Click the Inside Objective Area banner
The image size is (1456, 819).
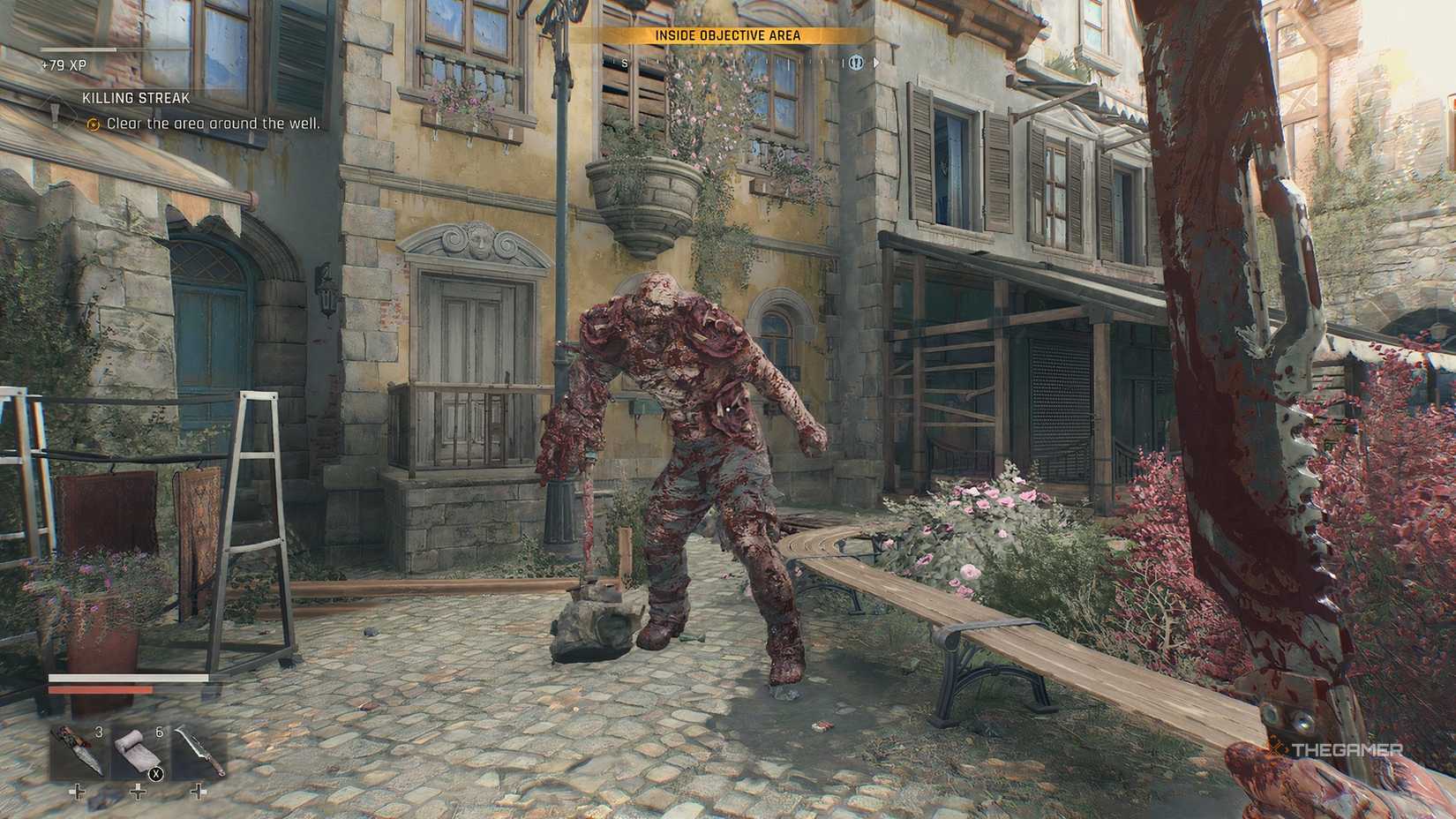click(727, 35)
